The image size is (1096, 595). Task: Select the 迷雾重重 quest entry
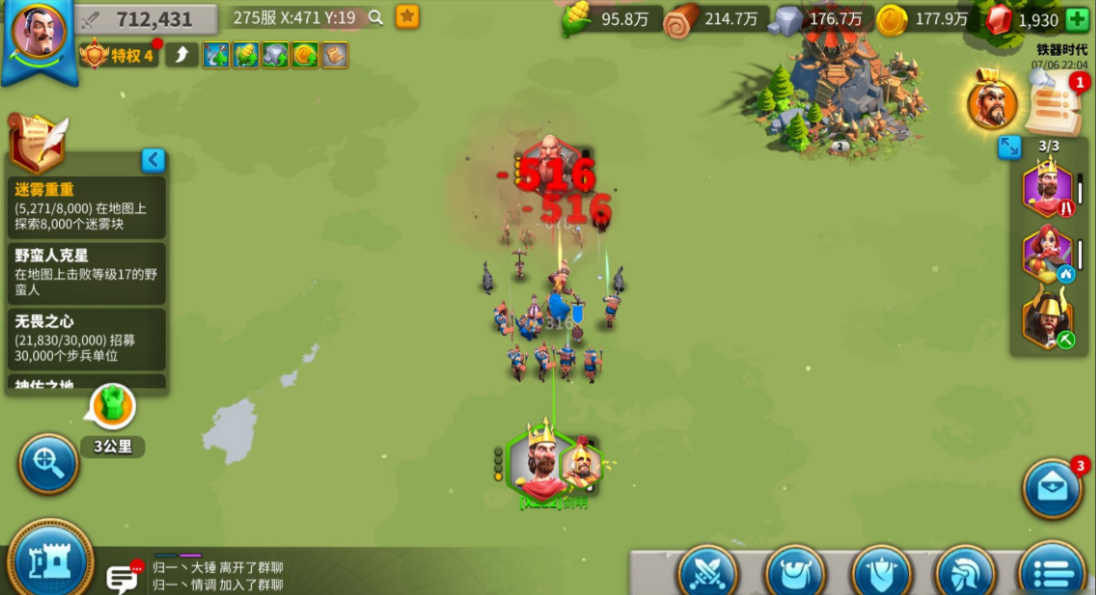pyautogui.click(x=86, y=207)
